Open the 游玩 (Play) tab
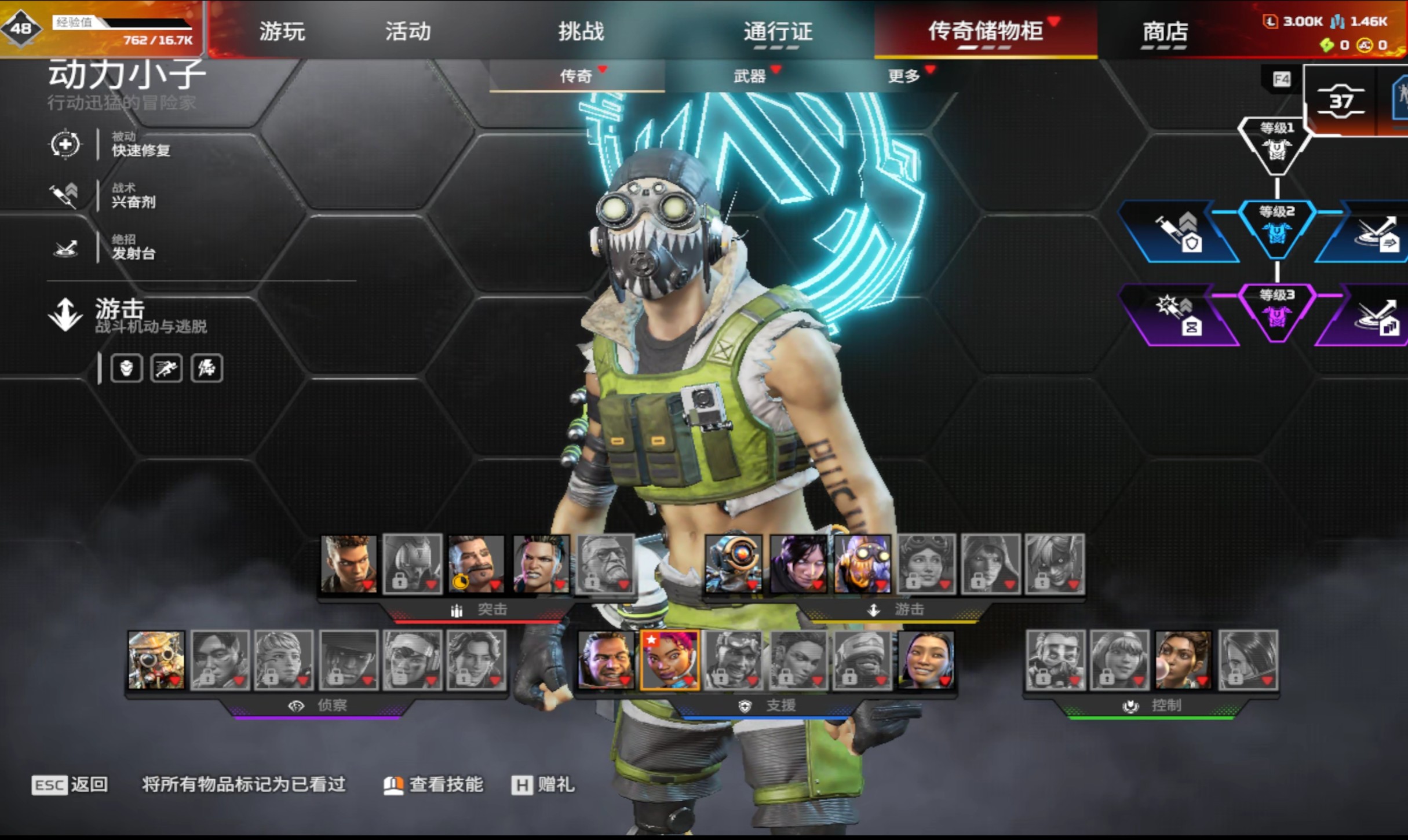Screen dimensions: 1408x840 point(282,31)
